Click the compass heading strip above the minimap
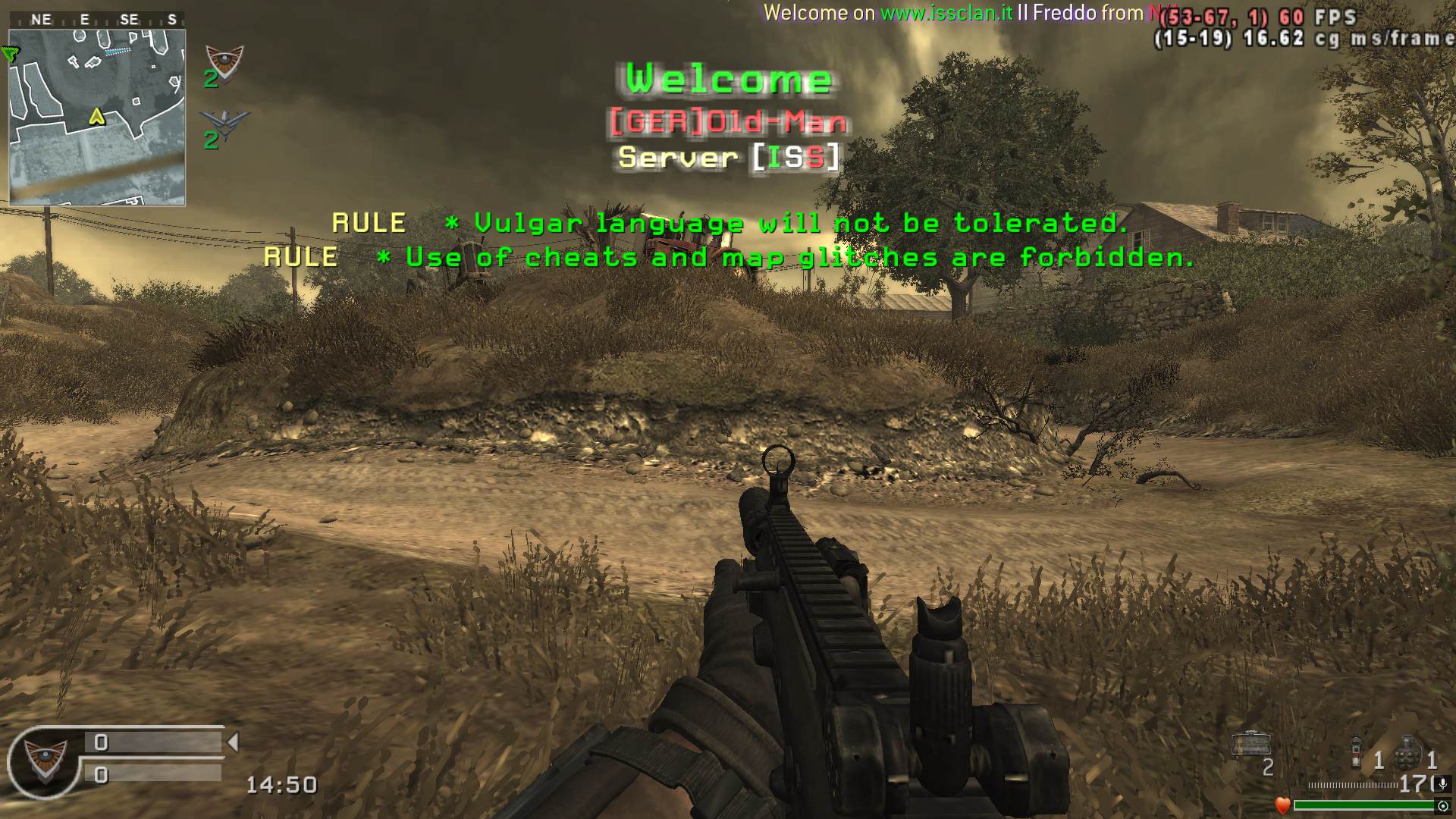Image resolution: width=1456 pixels, height=819 pixels. pos(97,20)
